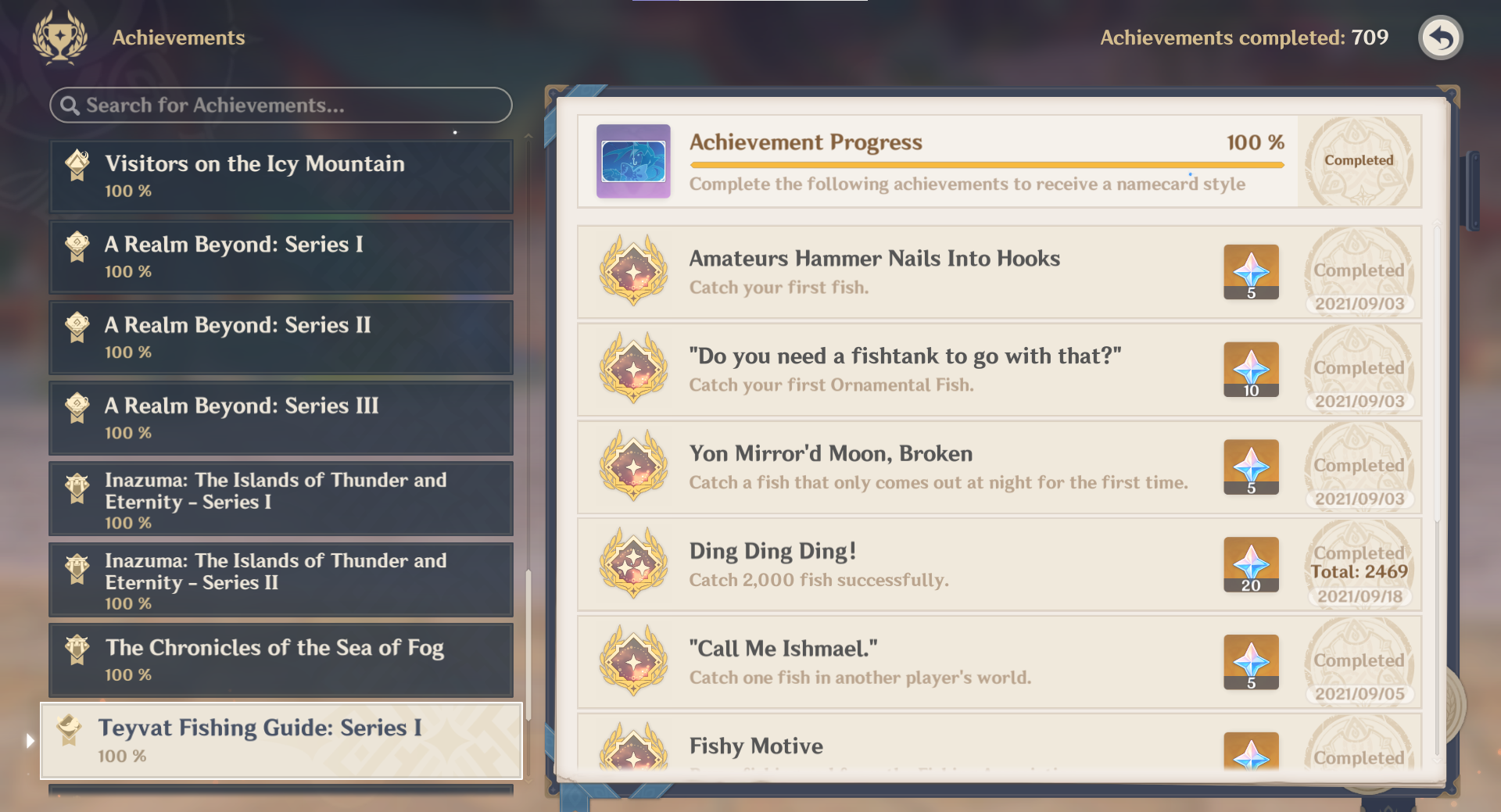Click the back arrow icon top right
The width and height of the screenshot is (1501, 812).
tap(1441, 37)
